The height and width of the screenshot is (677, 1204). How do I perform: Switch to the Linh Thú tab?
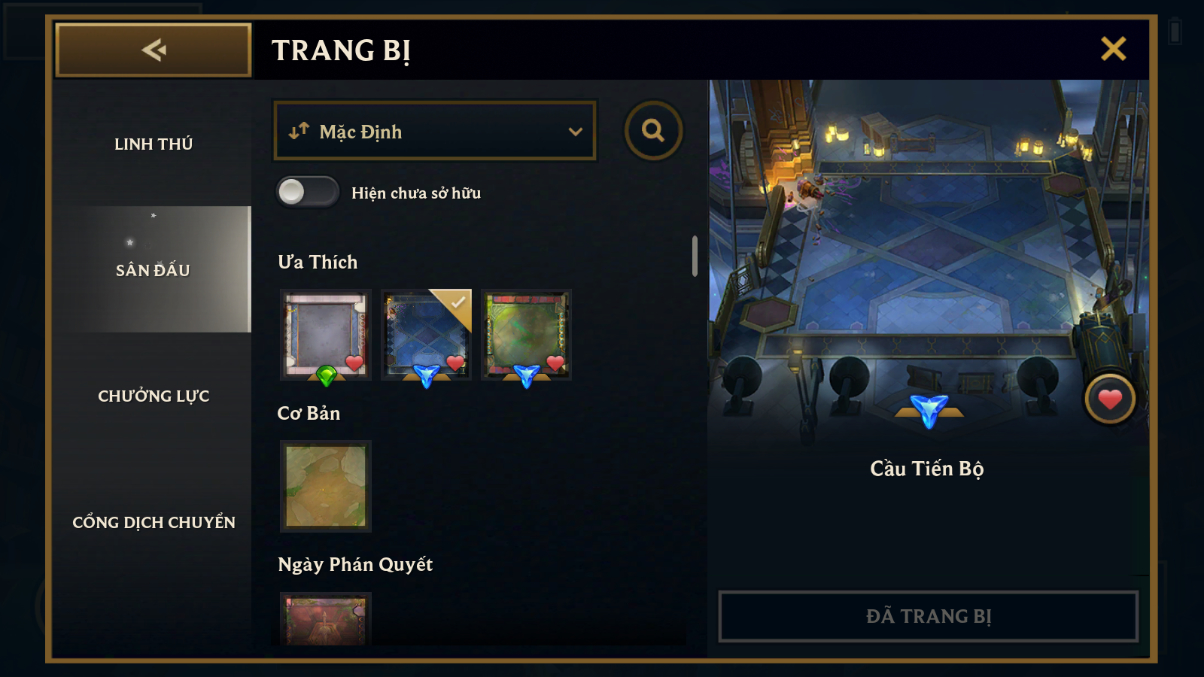153,144
